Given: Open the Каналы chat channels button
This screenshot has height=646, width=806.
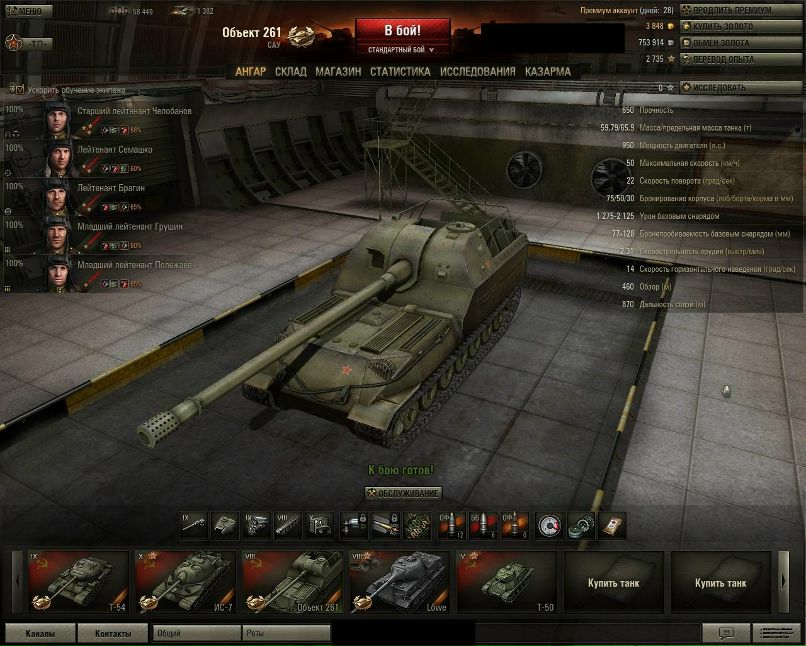Looking at the screenshot, I should 41,634.
